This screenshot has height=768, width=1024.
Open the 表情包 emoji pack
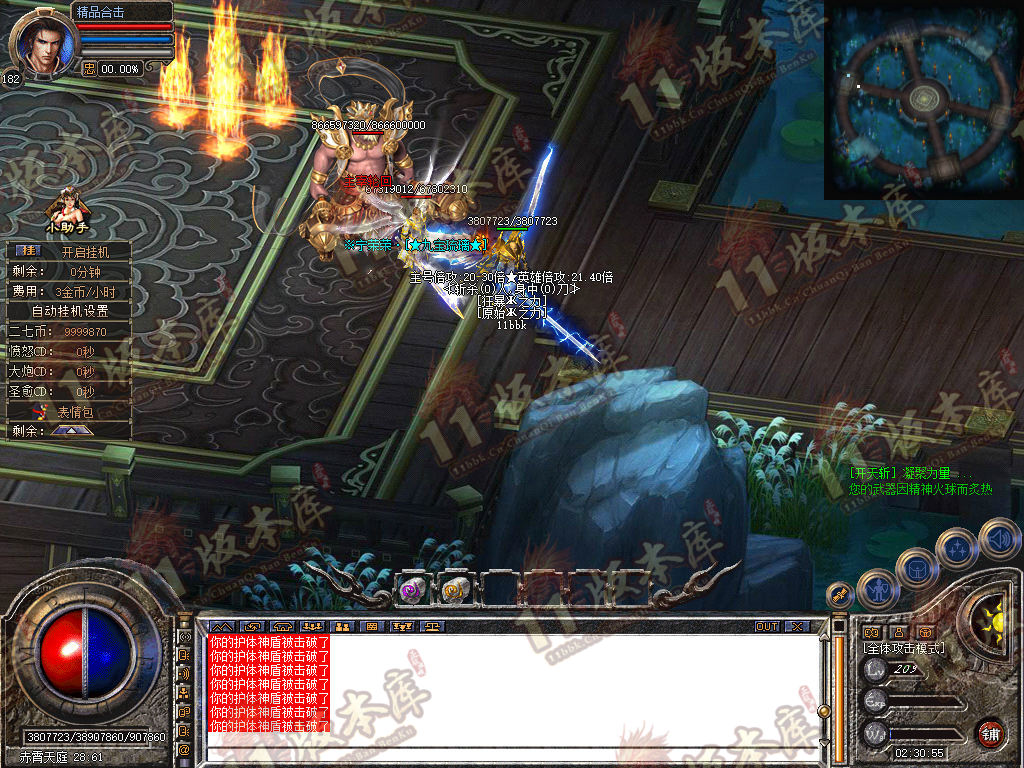coord(72,411)
